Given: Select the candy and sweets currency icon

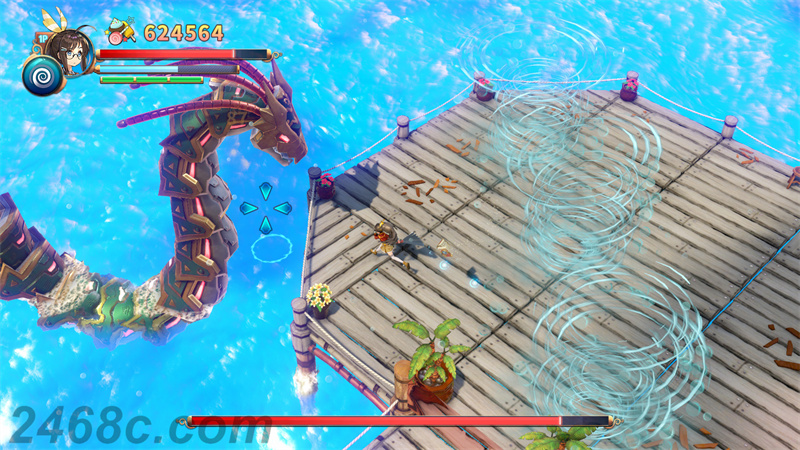Looking at the screenshot, I should point(122,32).
